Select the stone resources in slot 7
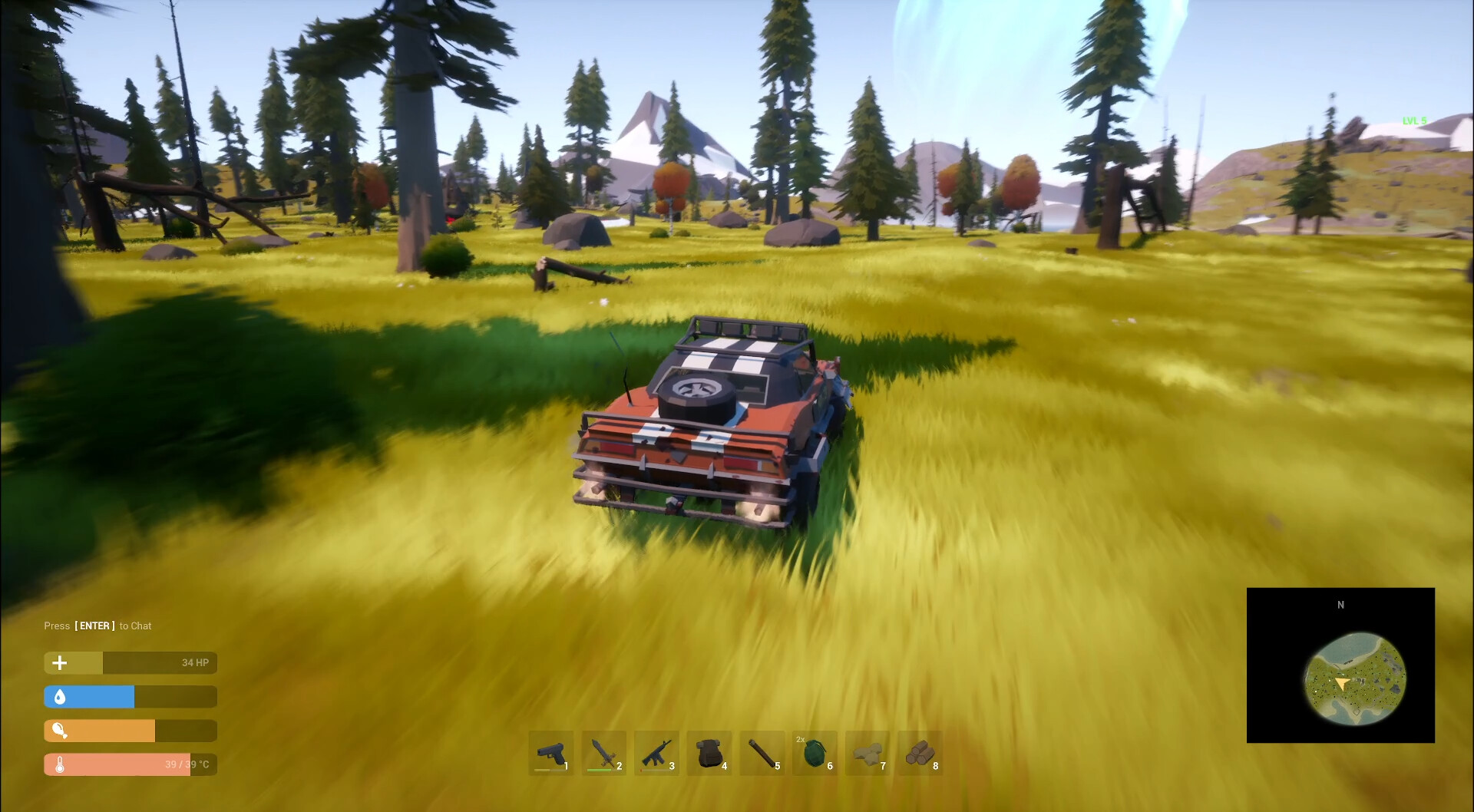Screen dimensions: 1474x812 869,754
